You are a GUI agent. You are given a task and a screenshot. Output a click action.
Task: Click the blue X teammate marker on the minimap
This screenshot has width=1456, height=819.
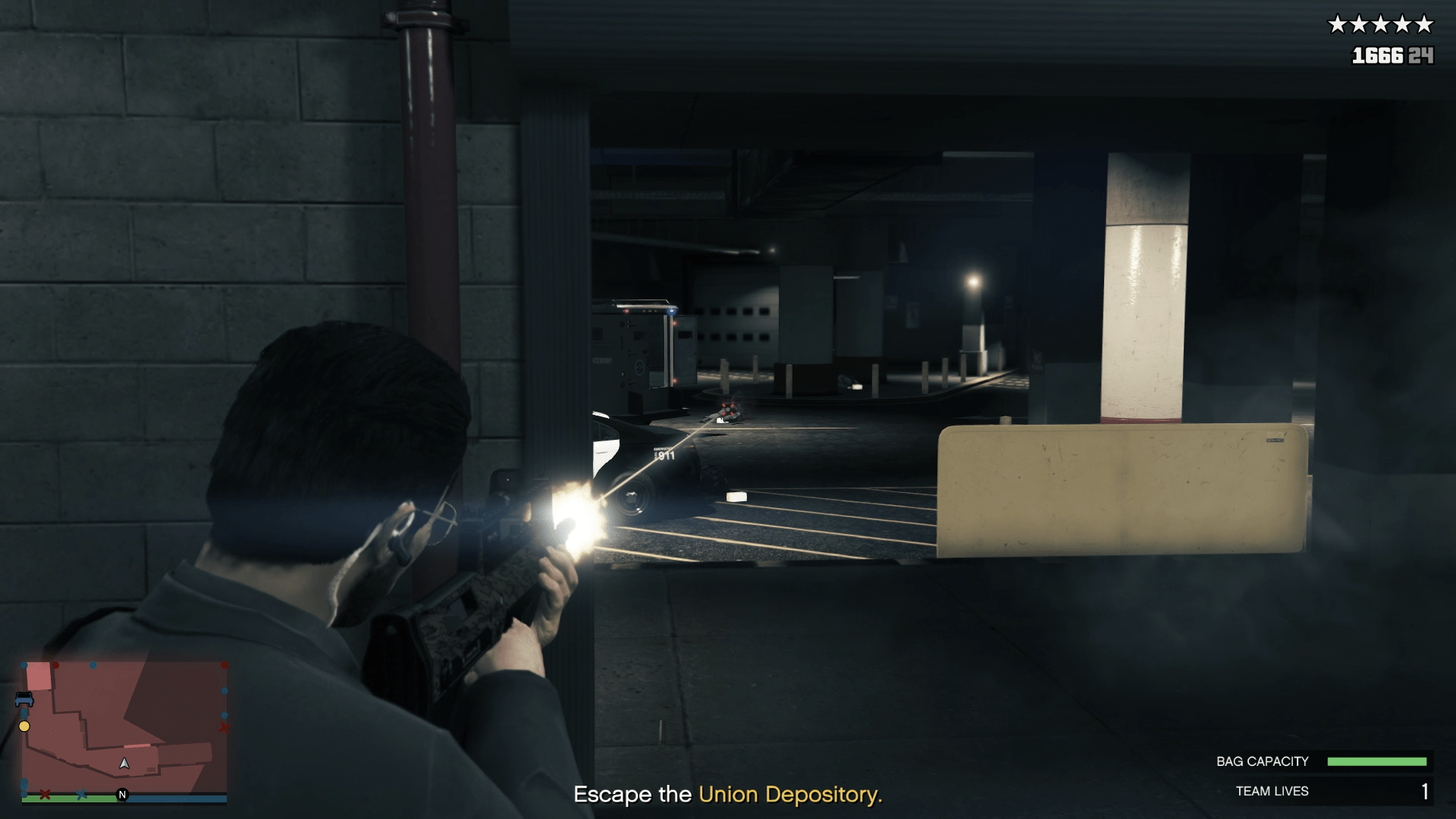pyautogui.click(x=81, y=795)
